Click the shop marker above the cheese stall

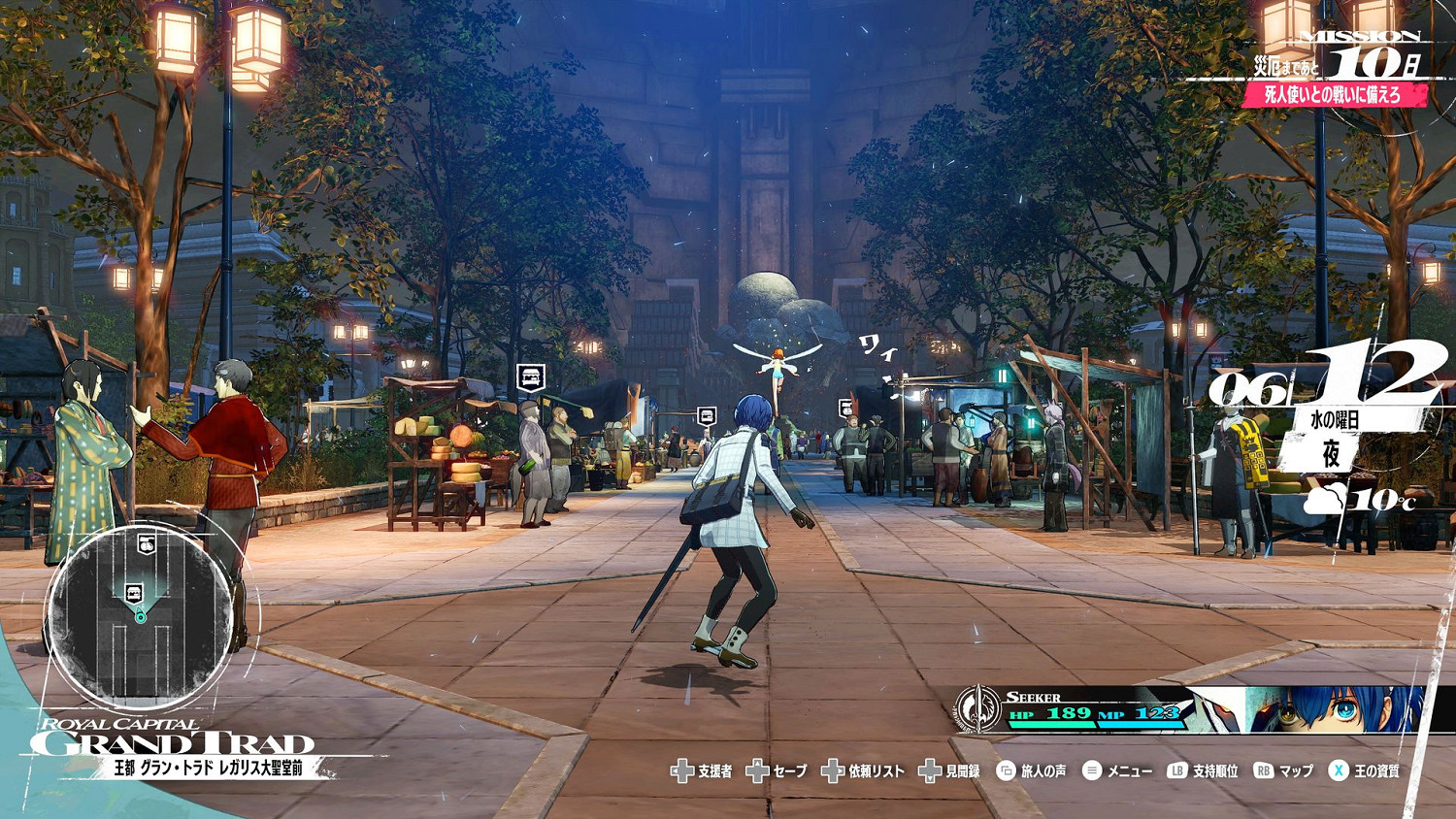[x=530, y=377]
